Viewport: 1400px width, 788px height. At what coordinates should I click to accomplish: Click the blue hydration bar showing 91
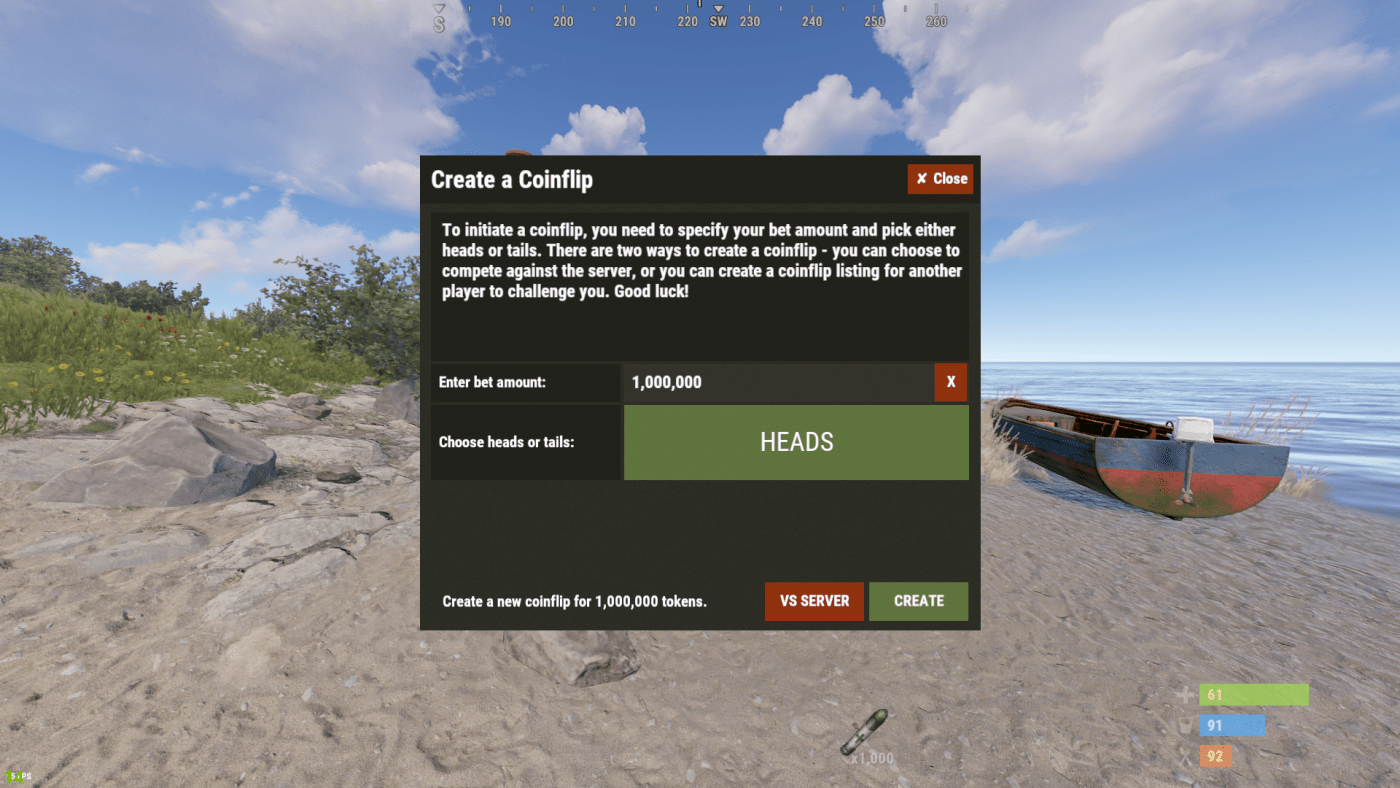click(x=1232, y=725)
